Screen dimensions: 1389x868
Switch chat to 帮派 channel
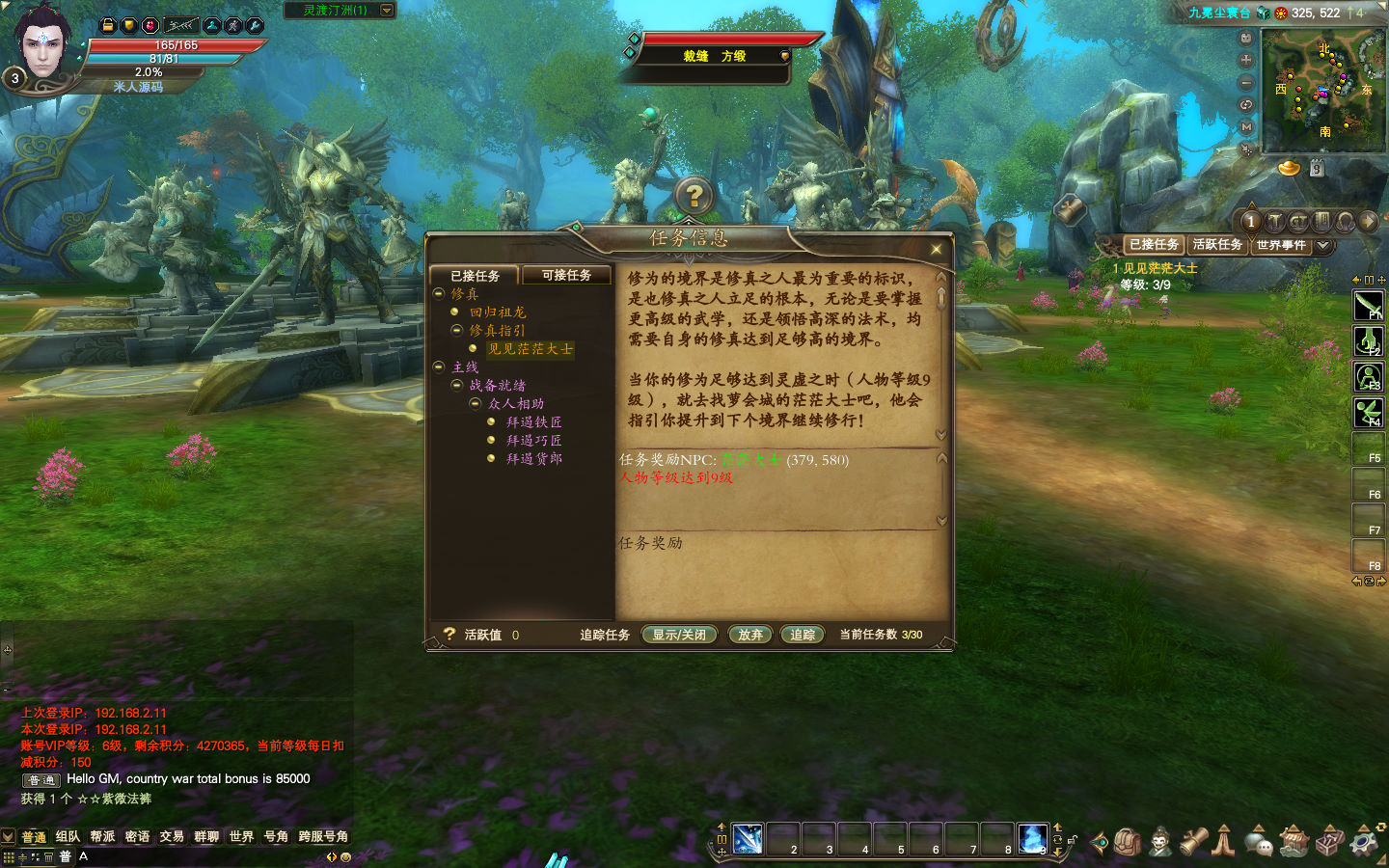pos(102,836)
